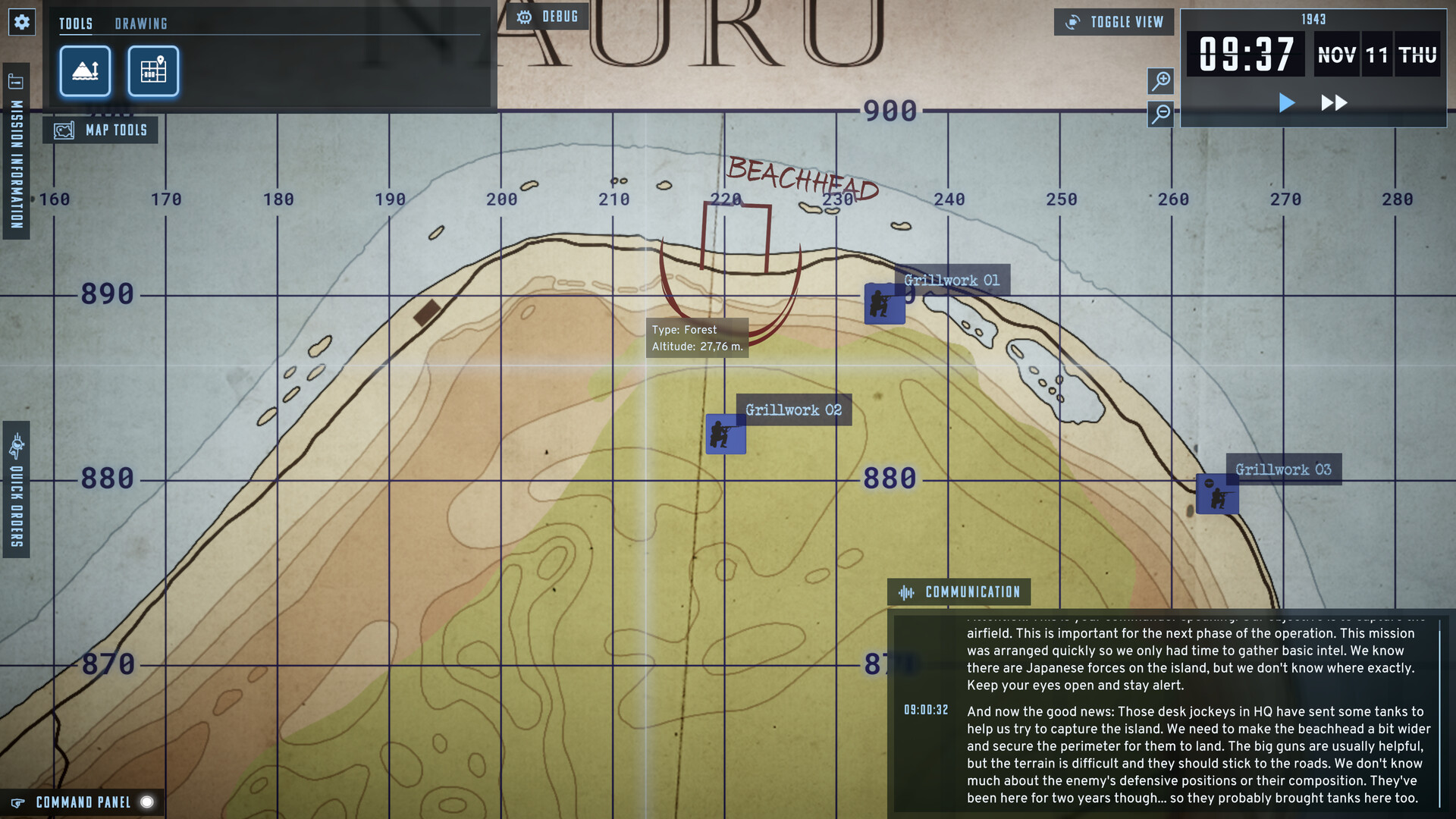
Task: Click the Map Tools icon
Action: (x=64, y=129)
